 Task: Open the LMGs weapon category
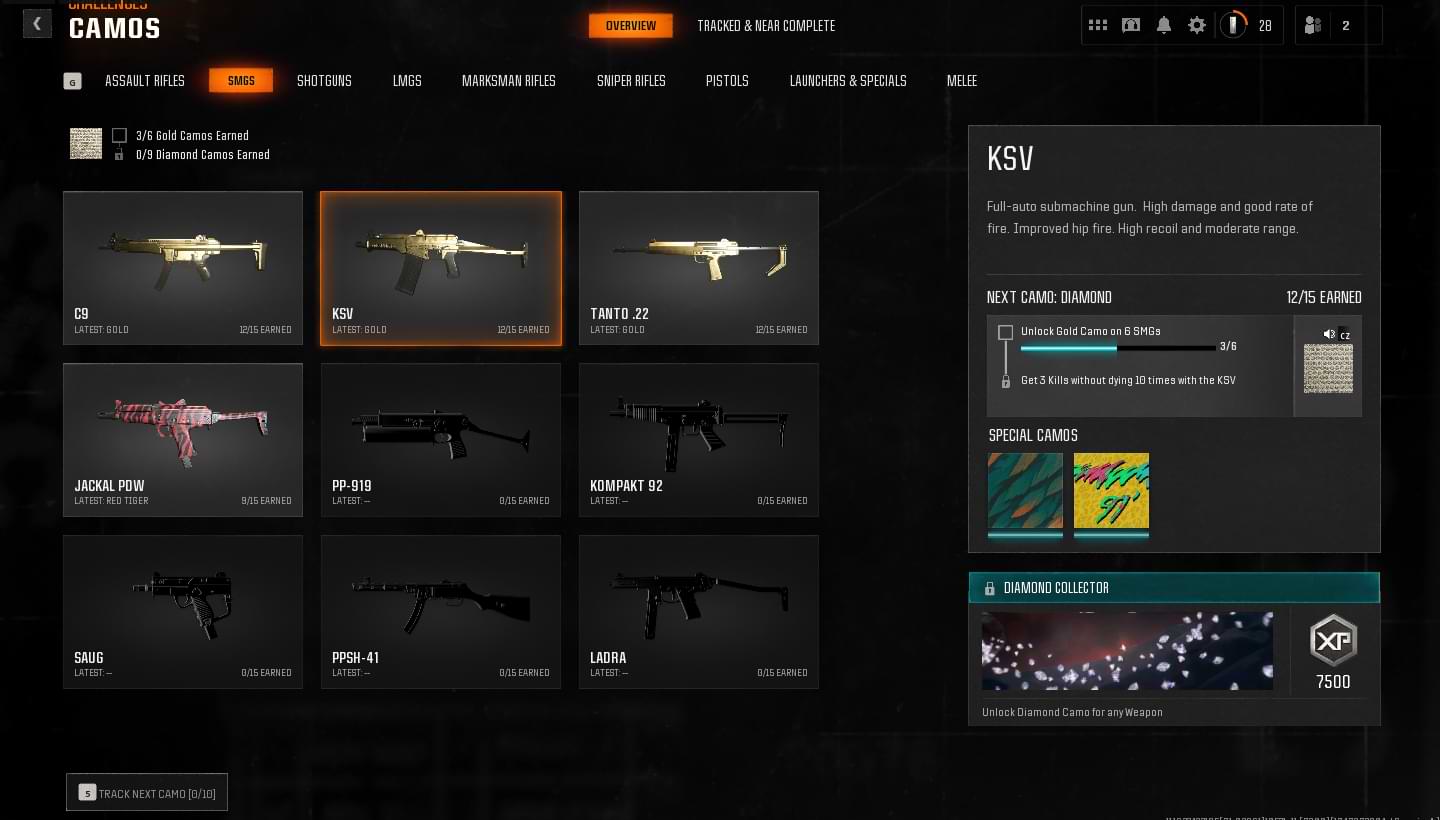(407, 81)
